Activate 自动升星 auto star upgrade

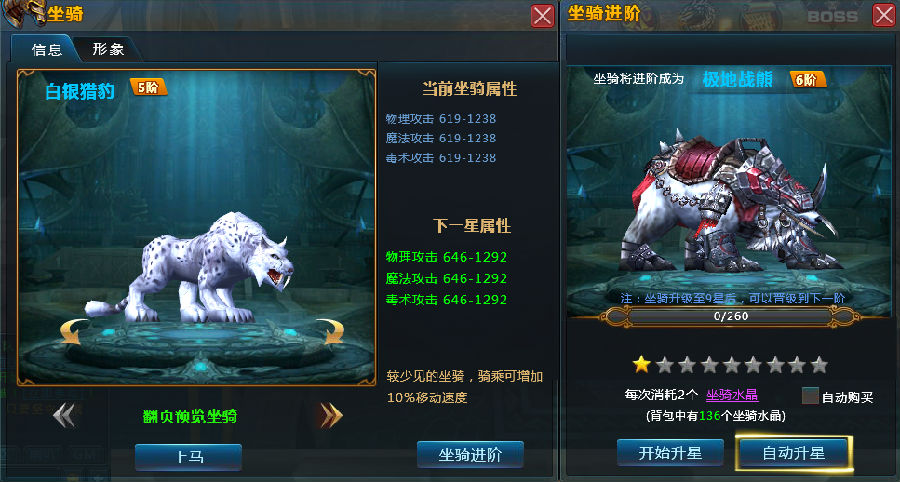coord(794,453)
